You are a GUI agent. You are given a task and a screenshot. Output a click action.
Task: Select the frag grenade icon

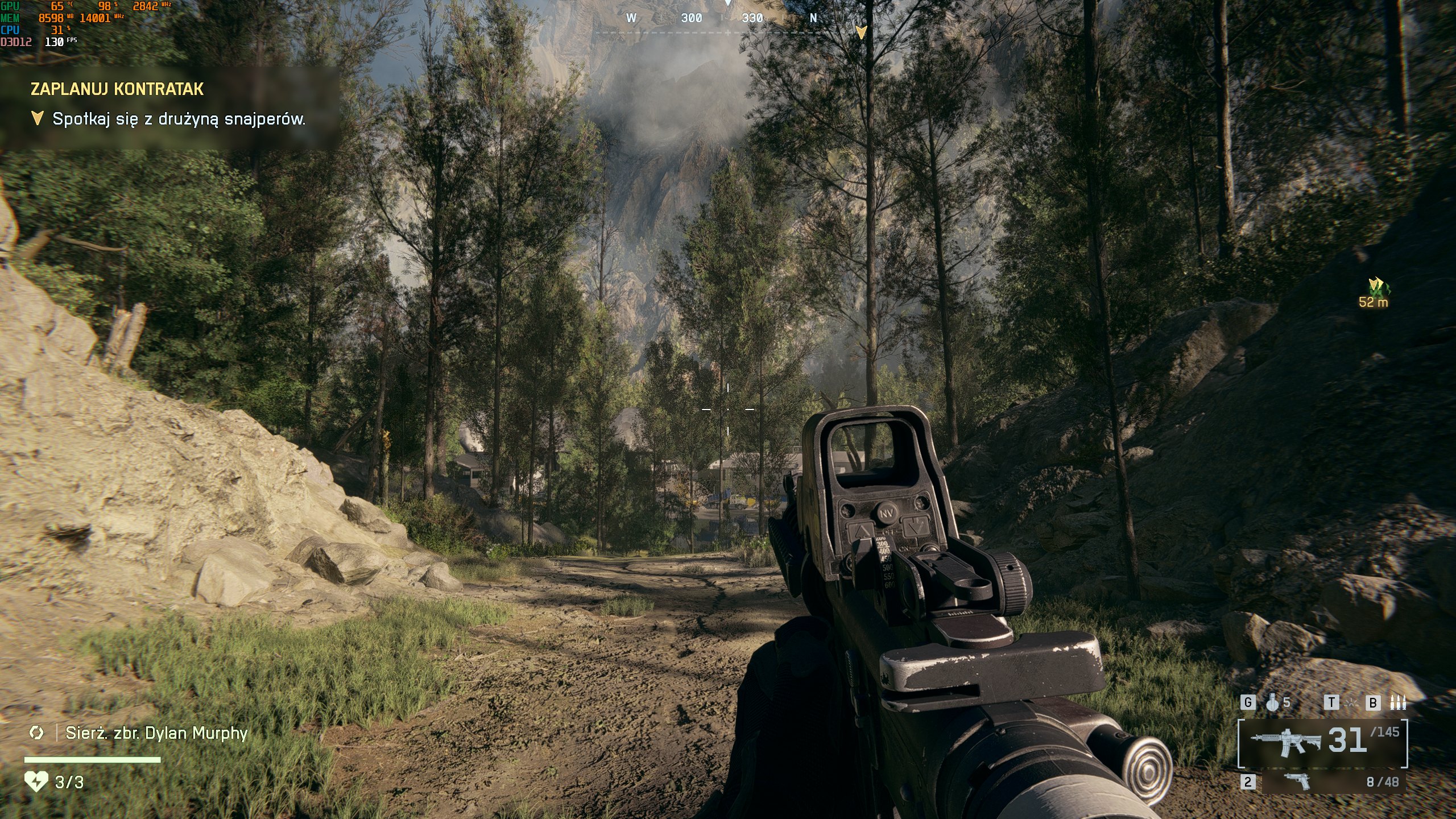coord(1273,703)
